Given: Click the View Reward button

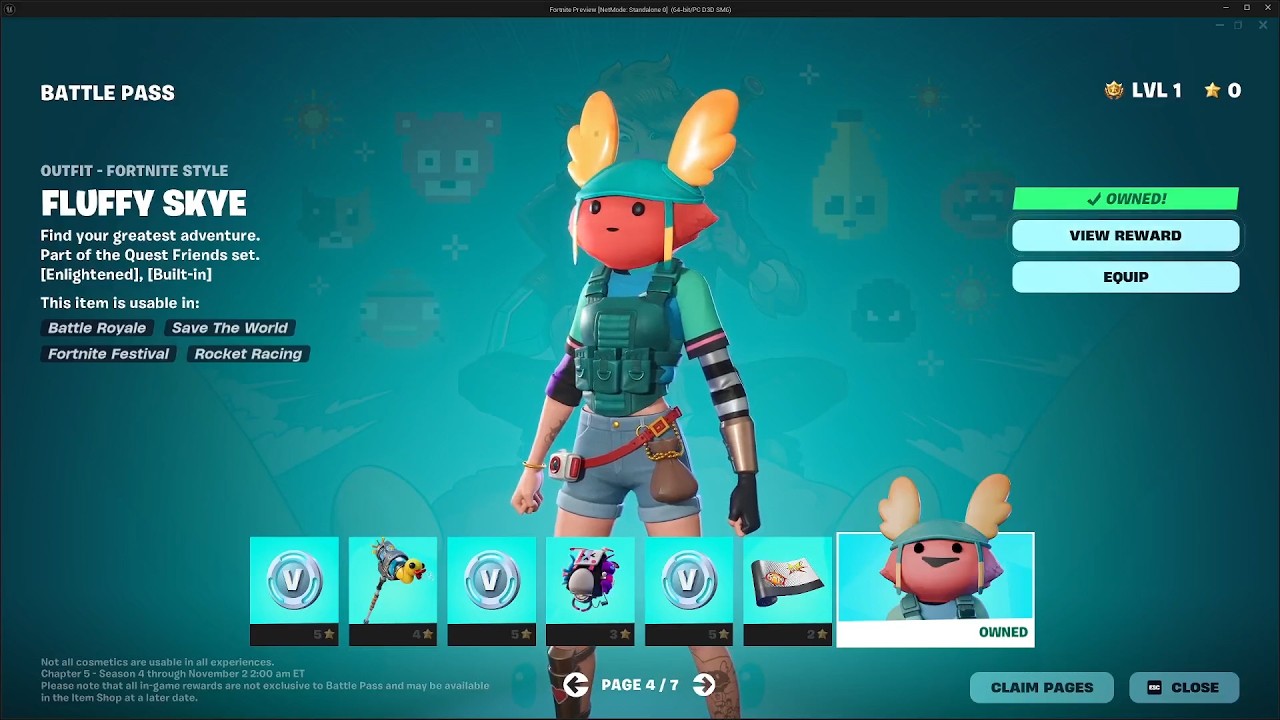Looking at the screenshot, I should [x=1125, y=236].
